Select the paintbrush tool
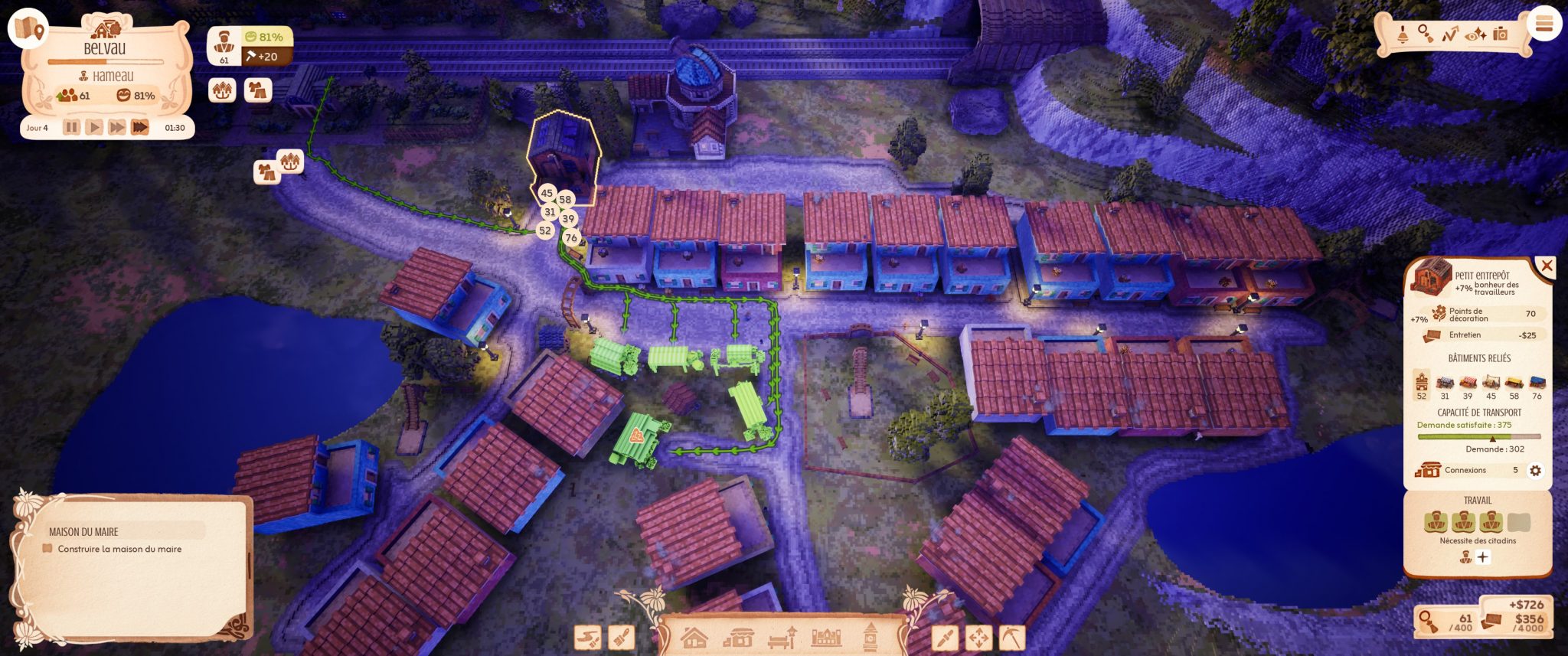This screenshot has width=1568, height=656. click(622, 638)
